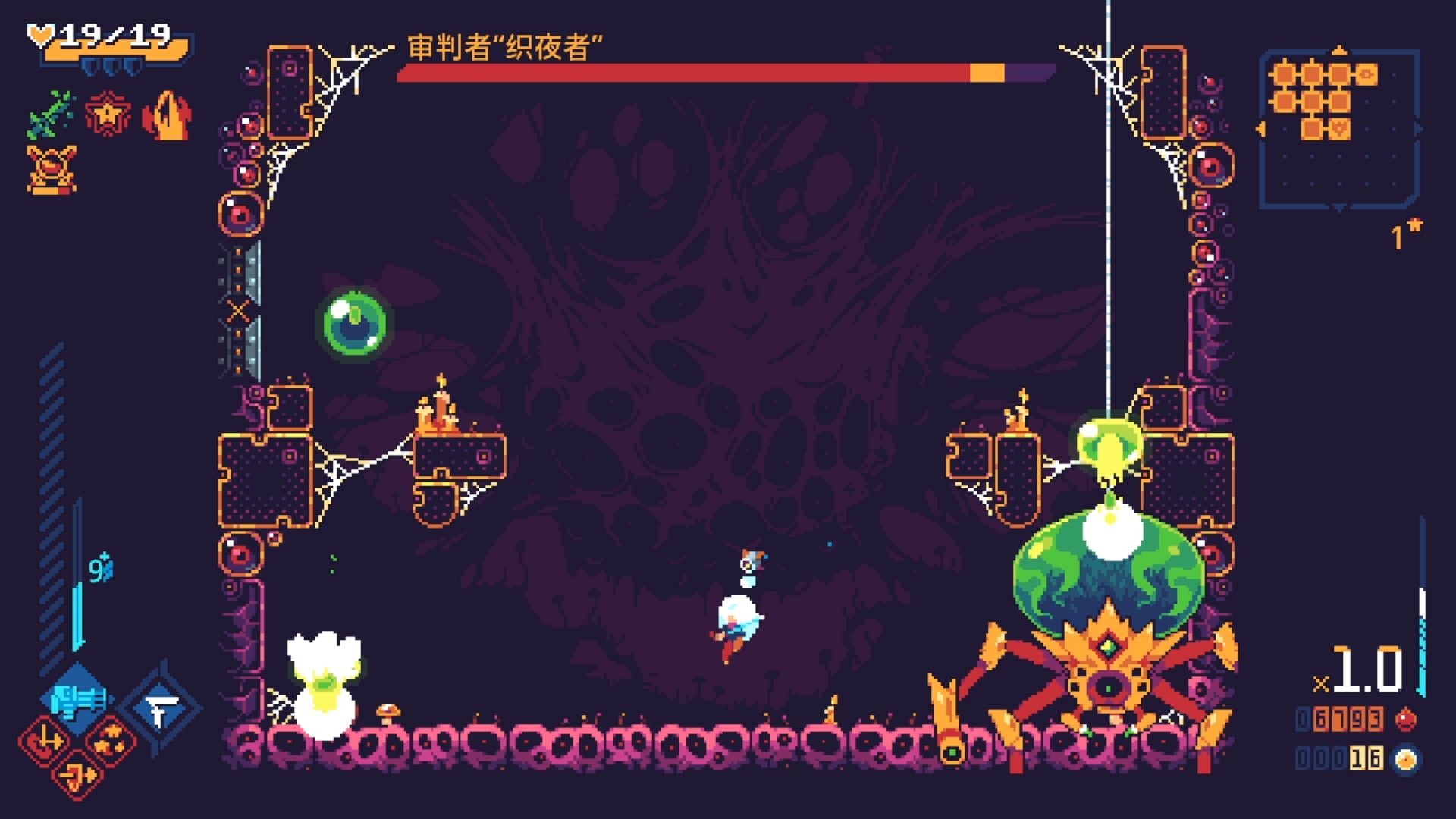Click the boss eye room on minimap
The image size is (1456, 819).
pyautogui.click(x=1366, y=74)
